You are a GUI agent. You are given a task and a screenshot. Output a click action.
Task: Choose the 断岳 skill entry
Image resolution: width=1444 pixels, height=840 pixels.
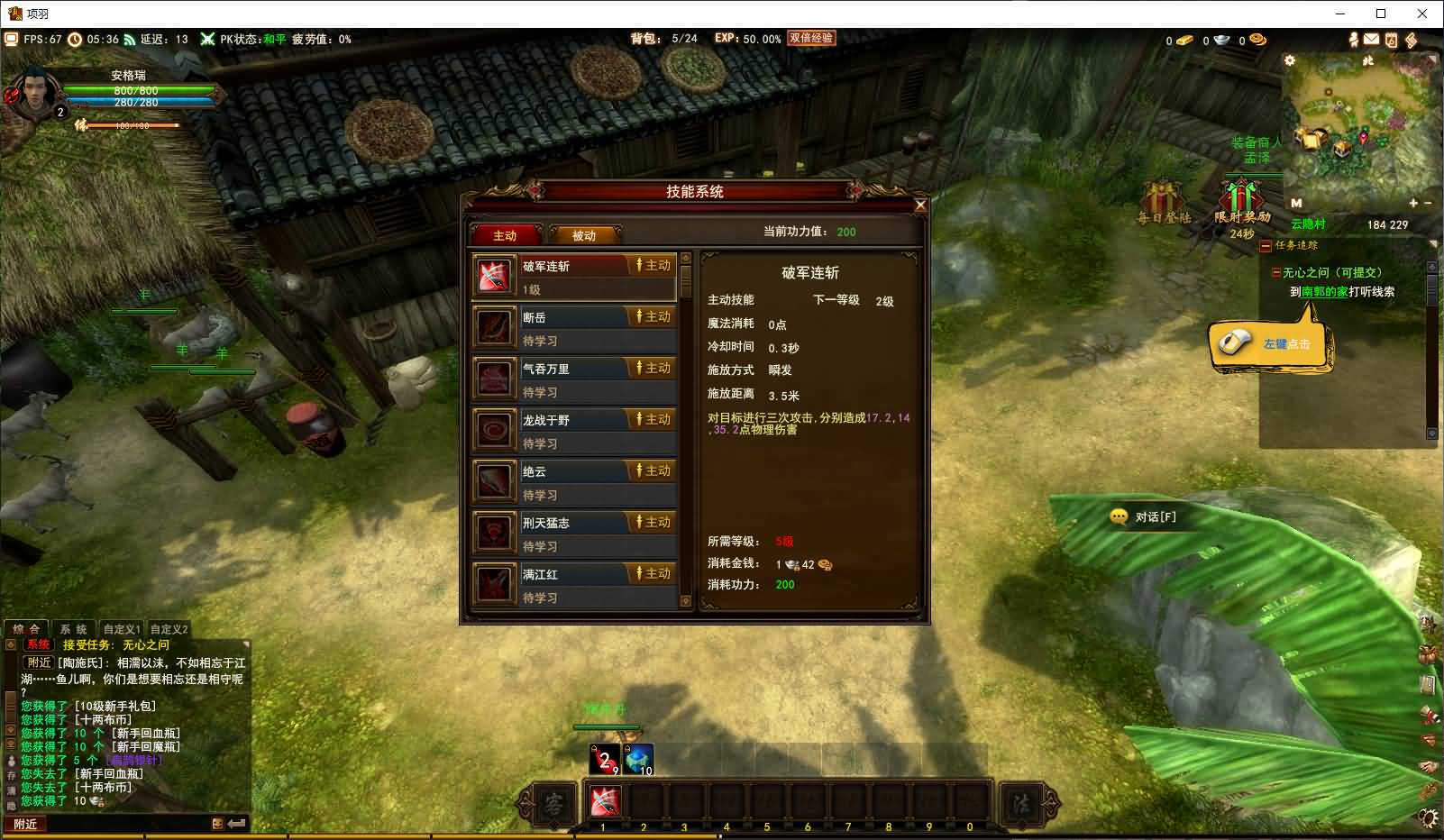[x=574, y=328]
